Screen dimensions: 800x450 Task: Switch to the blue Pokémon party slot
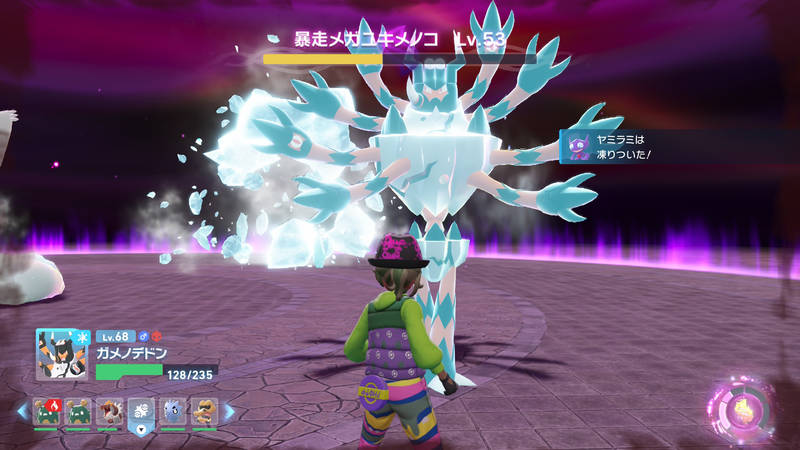click(173, 411)
